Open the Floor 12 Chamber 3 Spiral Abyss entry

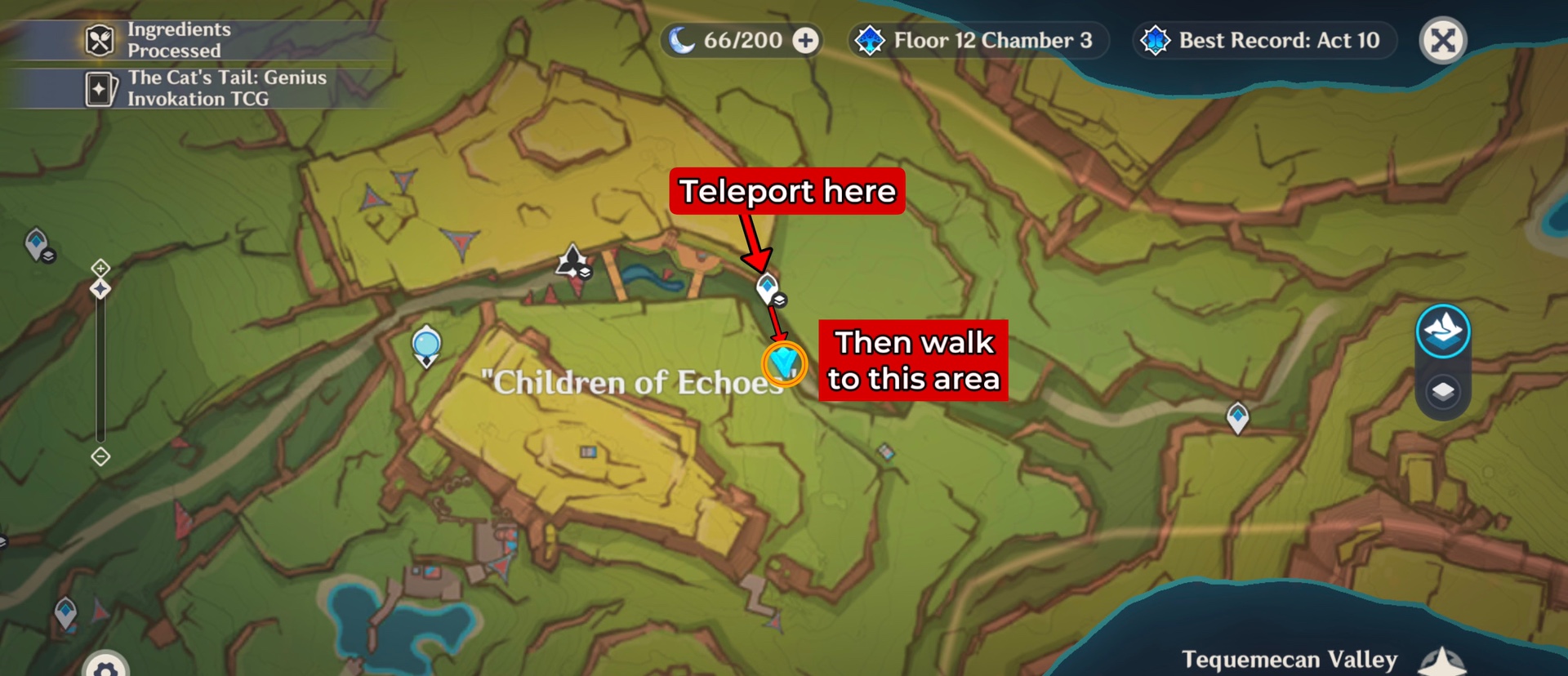click(x=978, y=40)
